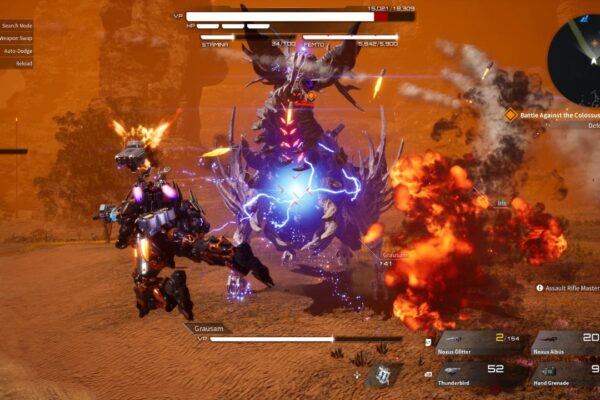Toggle the Auto-Dodge option
The width and height of the screenshot is (600, 400).
[x=17, y=50]
